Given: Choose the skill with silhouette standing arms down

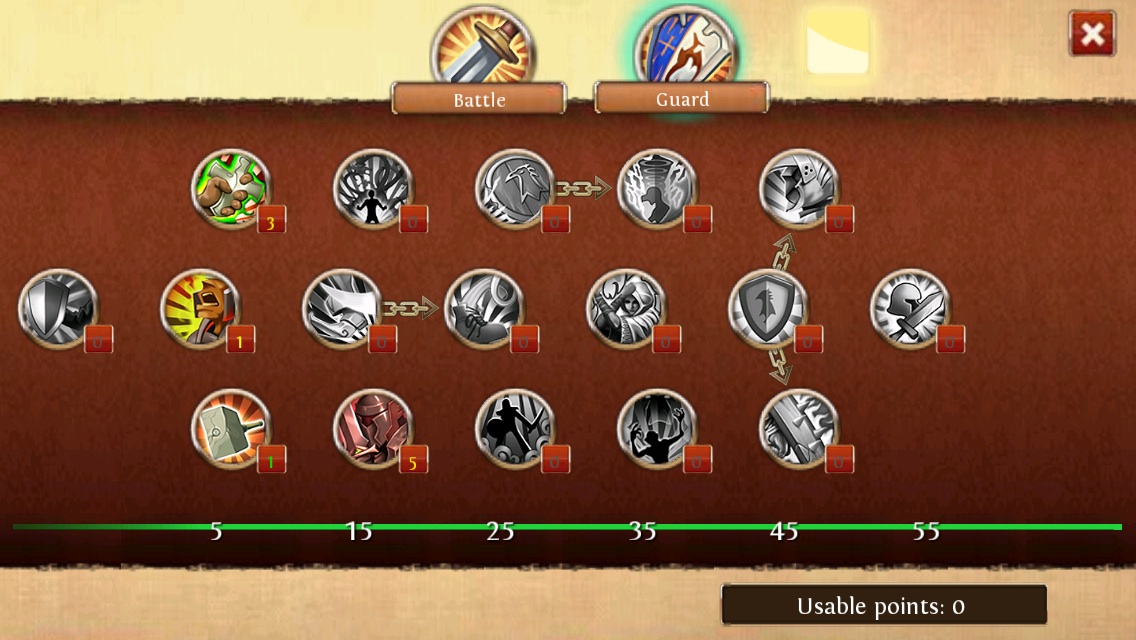Looking at the screenshot, I should point(373,189).
